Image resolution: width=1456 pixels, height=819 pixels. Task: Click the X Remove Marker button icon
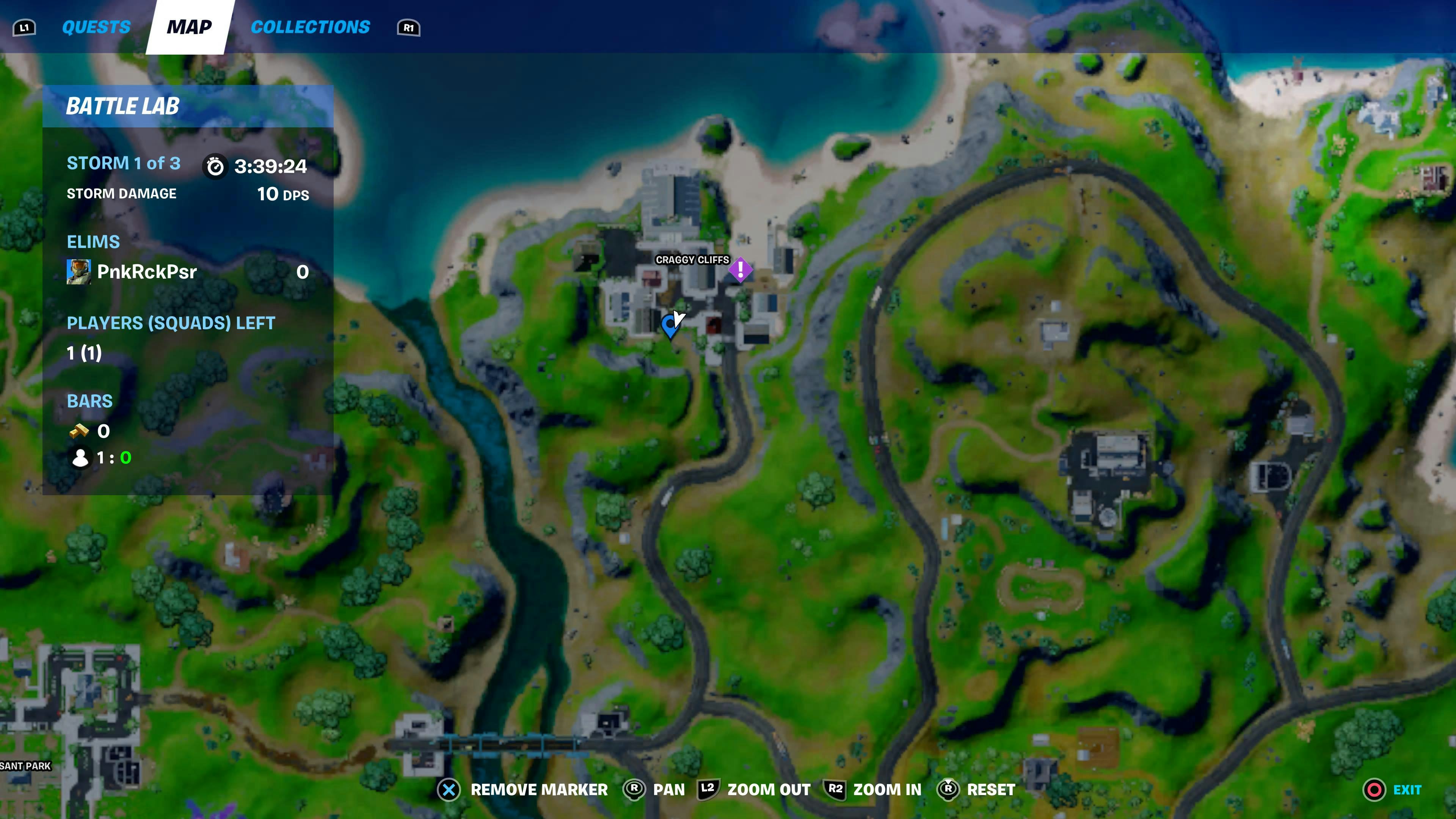[448, 789]
